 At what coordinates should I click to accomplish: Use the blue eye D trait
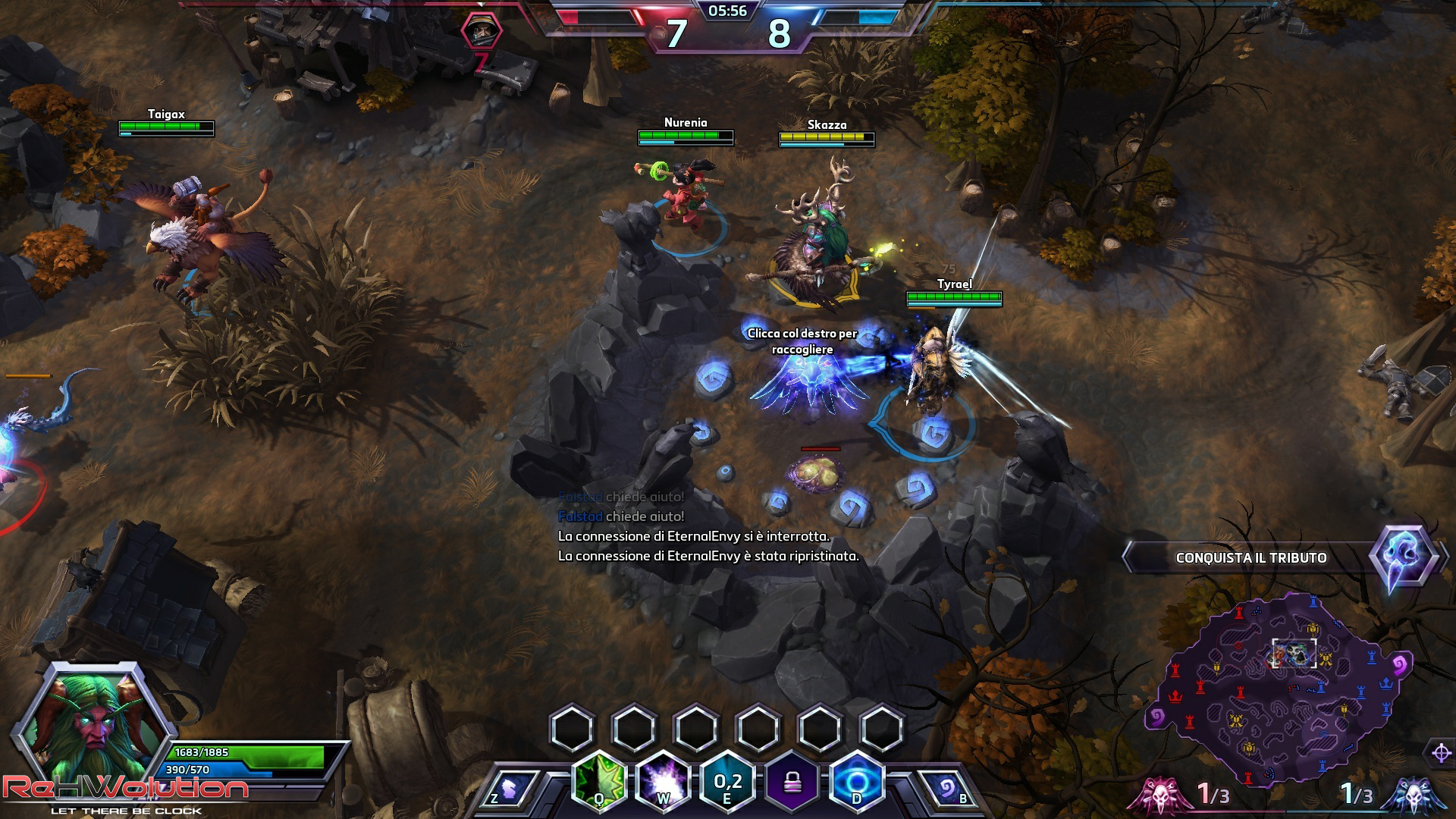[857, 781]
